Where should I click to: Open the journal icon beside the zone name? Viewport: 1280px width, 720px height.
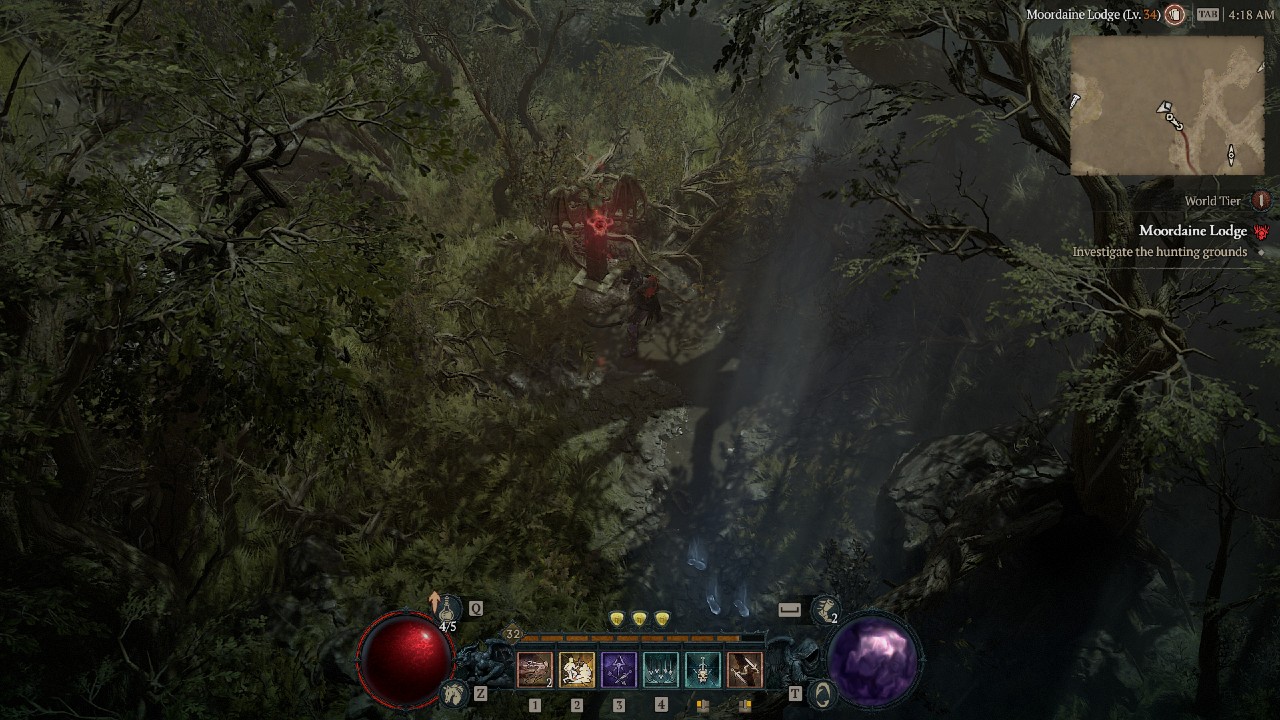1174,14
